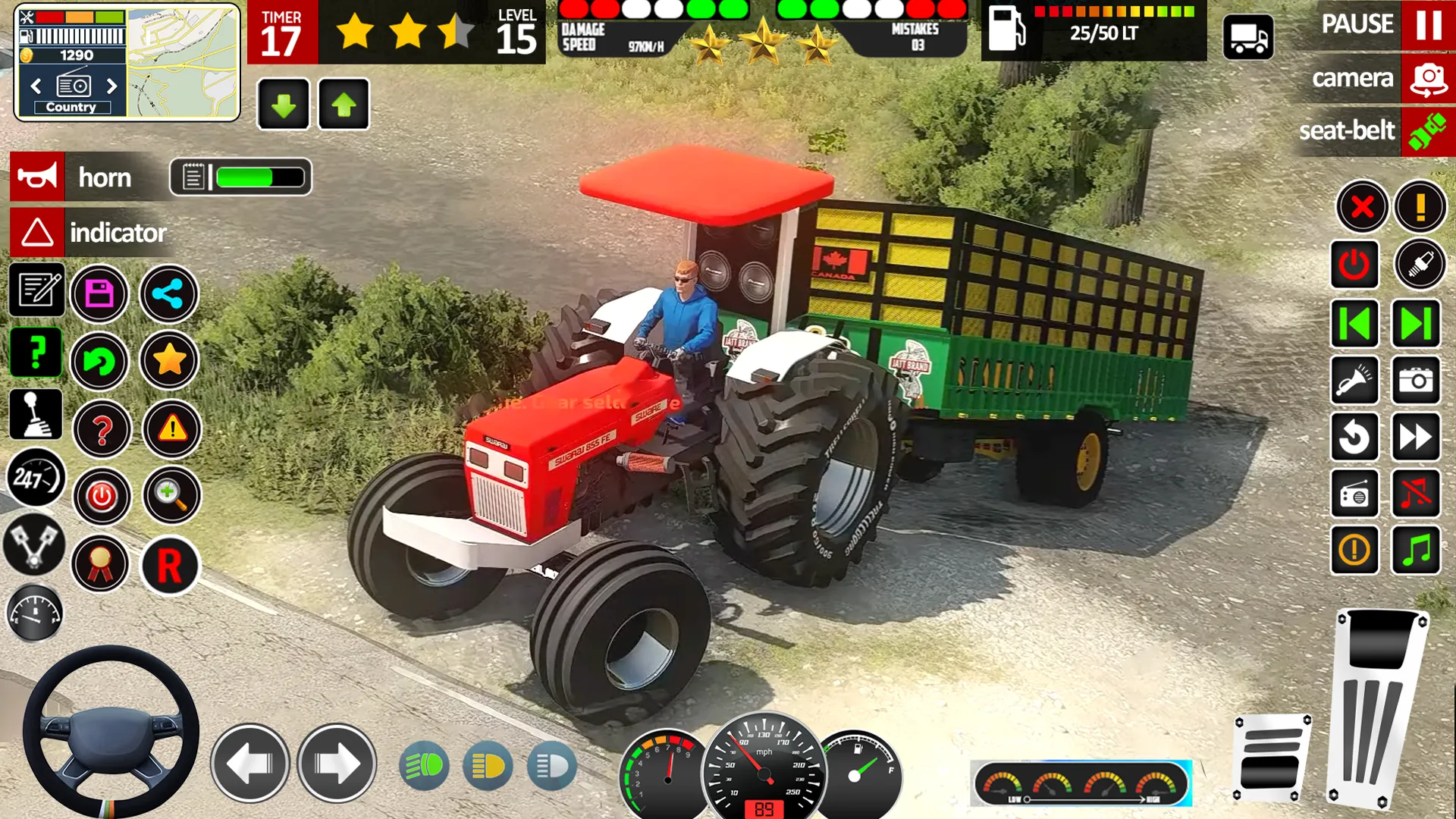Open the spark plug engine icon

click(x=1420, y=265)
